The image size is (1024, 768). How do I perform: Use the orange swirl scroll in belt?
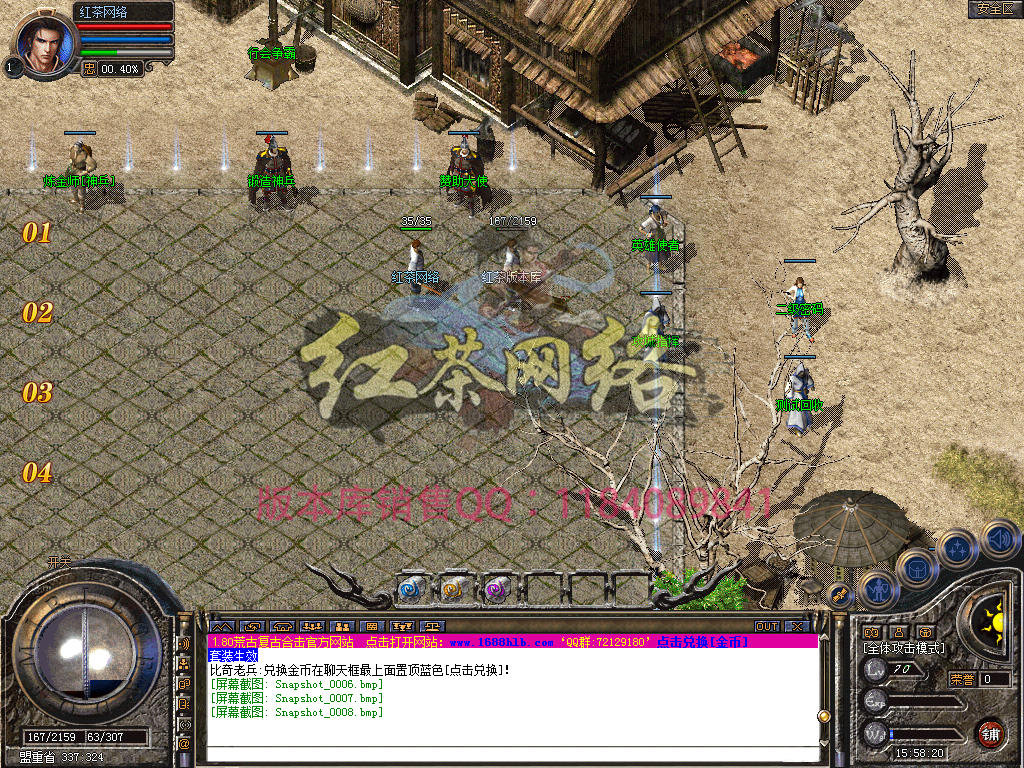[454, 589]
